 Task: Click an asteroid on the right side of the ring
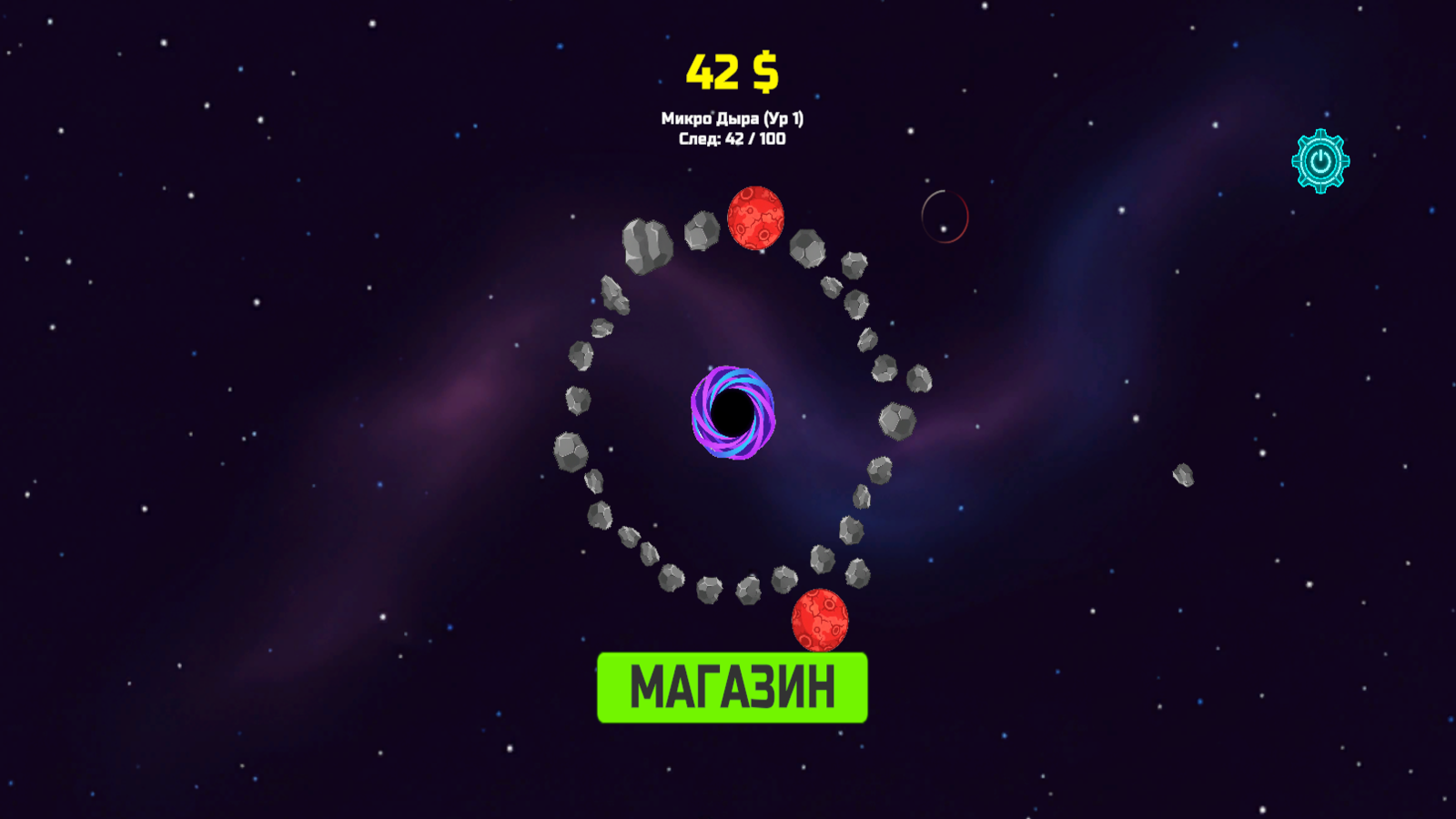(896, 420)
